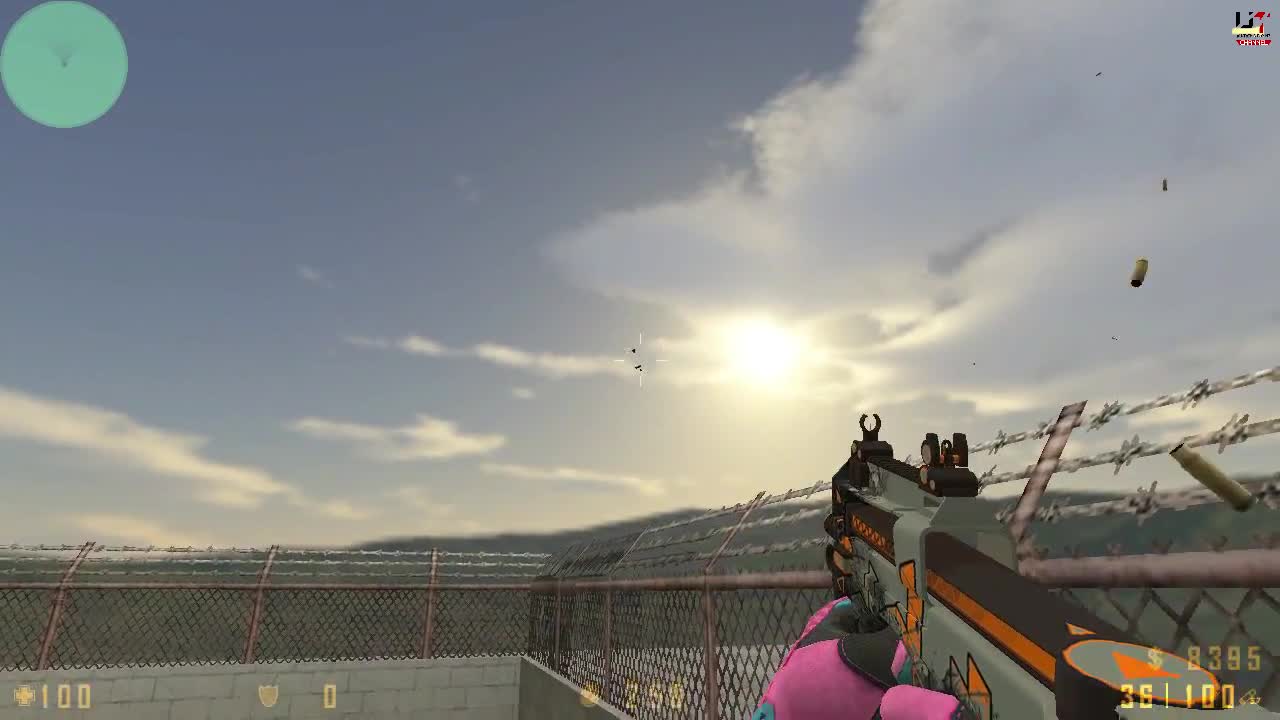Screen dimensions: 1280x720
Task: Click the health value showing 100
Action: (68, 697)
